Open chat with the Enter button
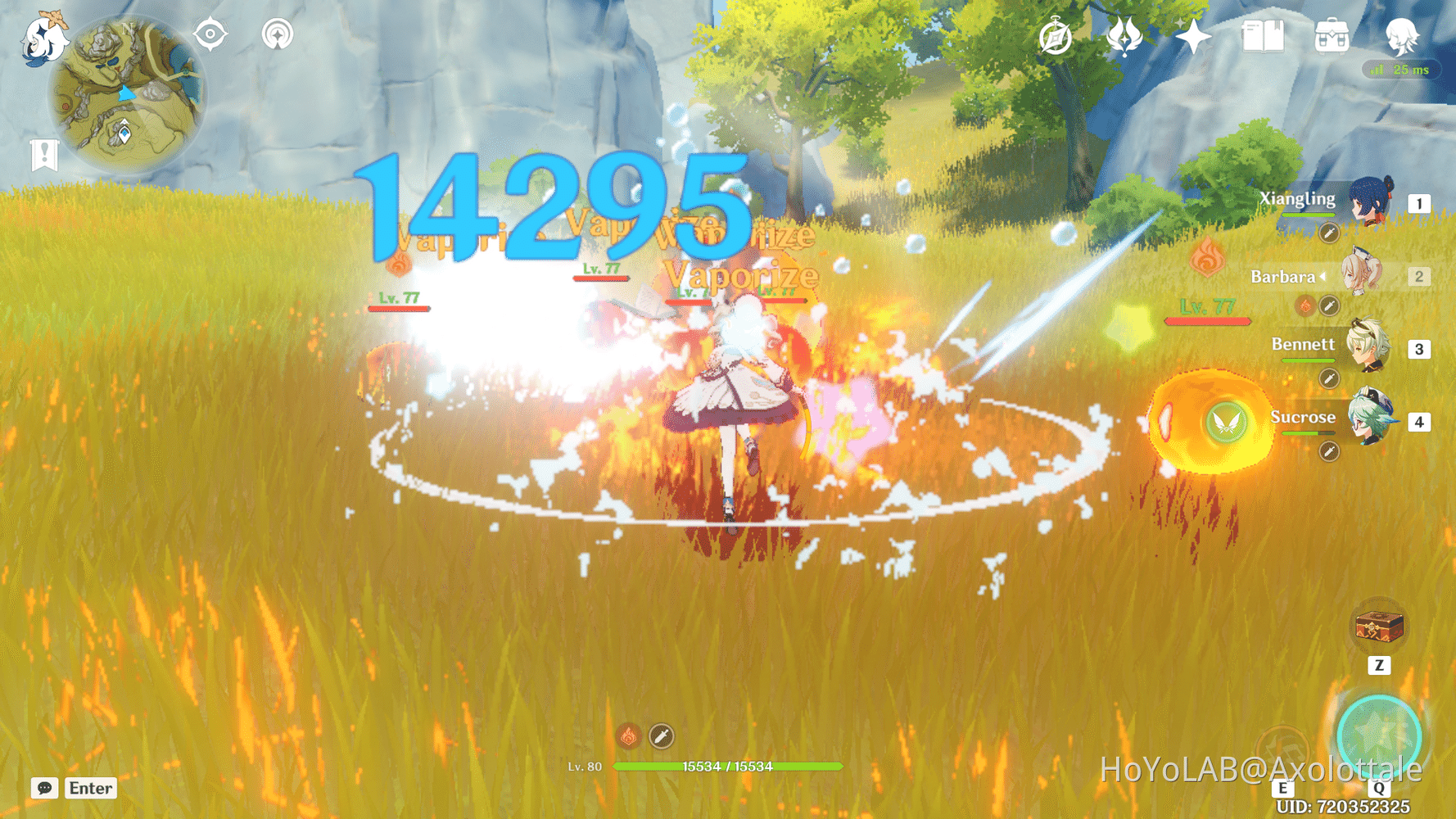This screenshot has height=819, width=1456. coord(90,789)
